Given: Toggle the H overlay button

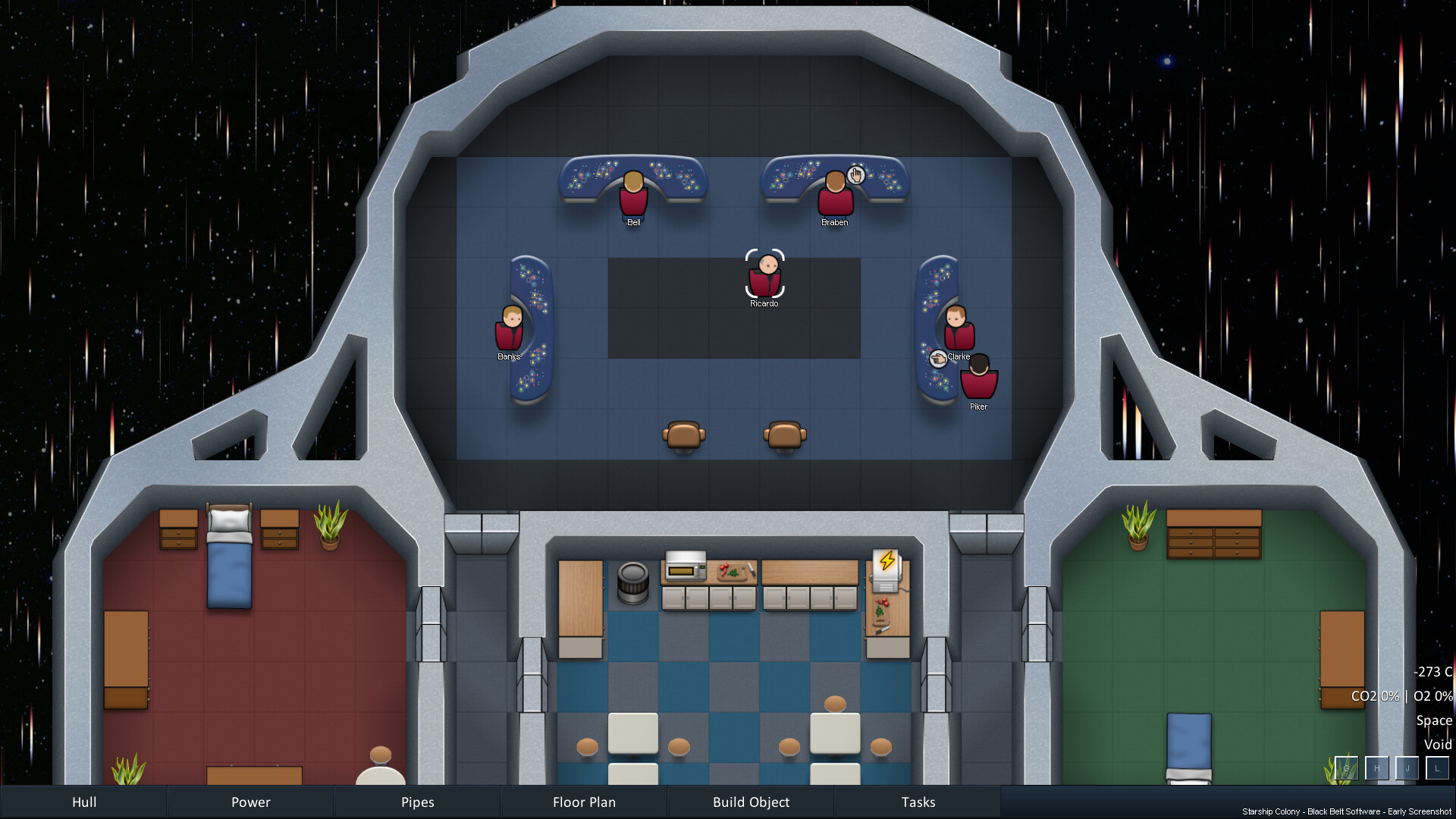Looking at the screenshot, I should [1376, 768].
